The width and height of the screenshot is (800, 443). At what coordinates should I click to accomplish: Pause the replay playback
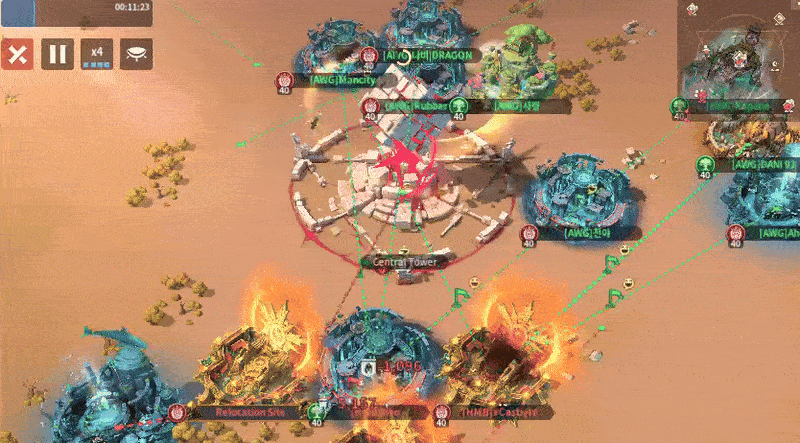coord(57,53)
